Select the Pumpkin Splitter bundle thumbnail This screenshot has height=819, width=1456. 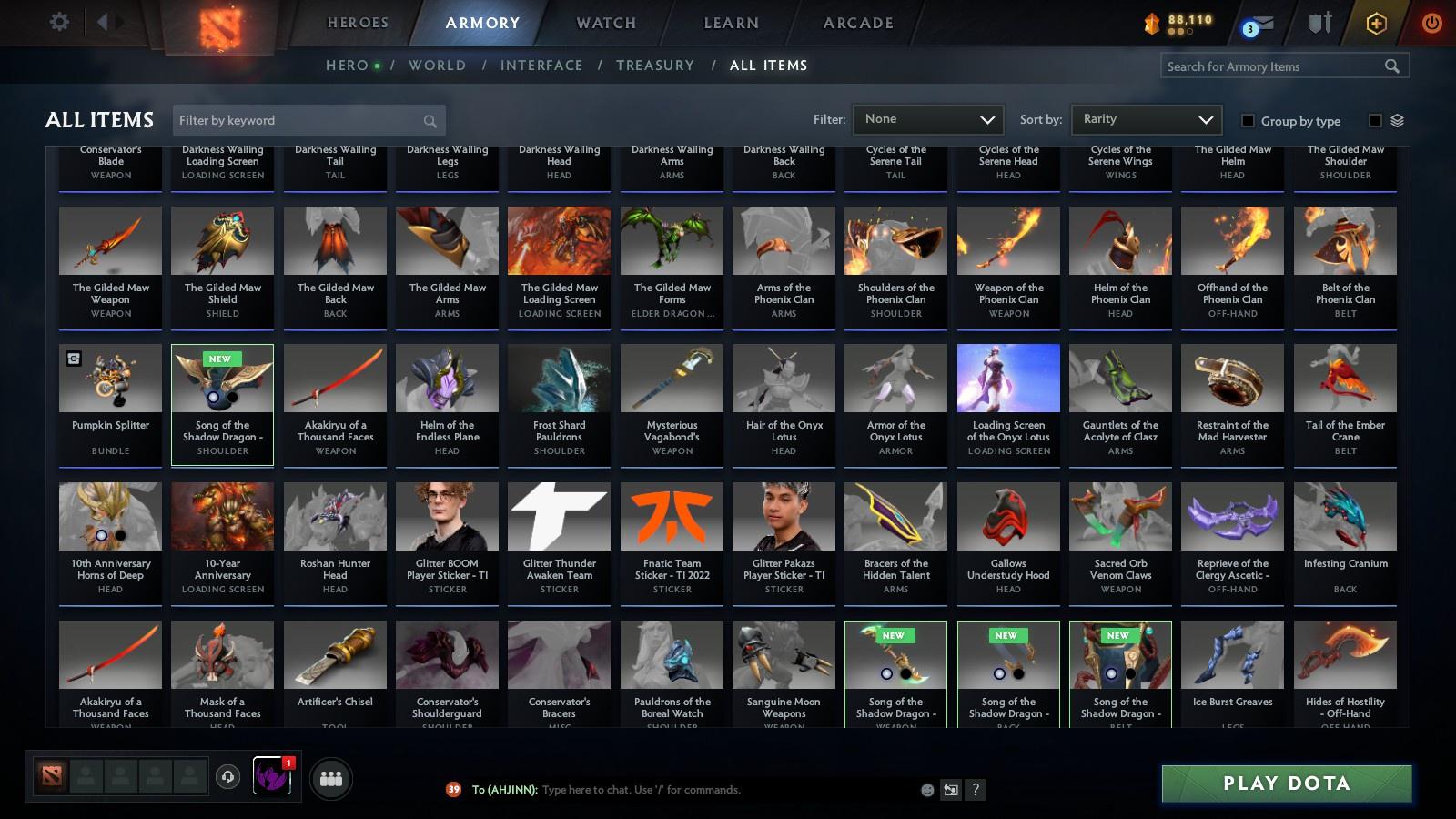pyautogui.click(x=109, y=377)
